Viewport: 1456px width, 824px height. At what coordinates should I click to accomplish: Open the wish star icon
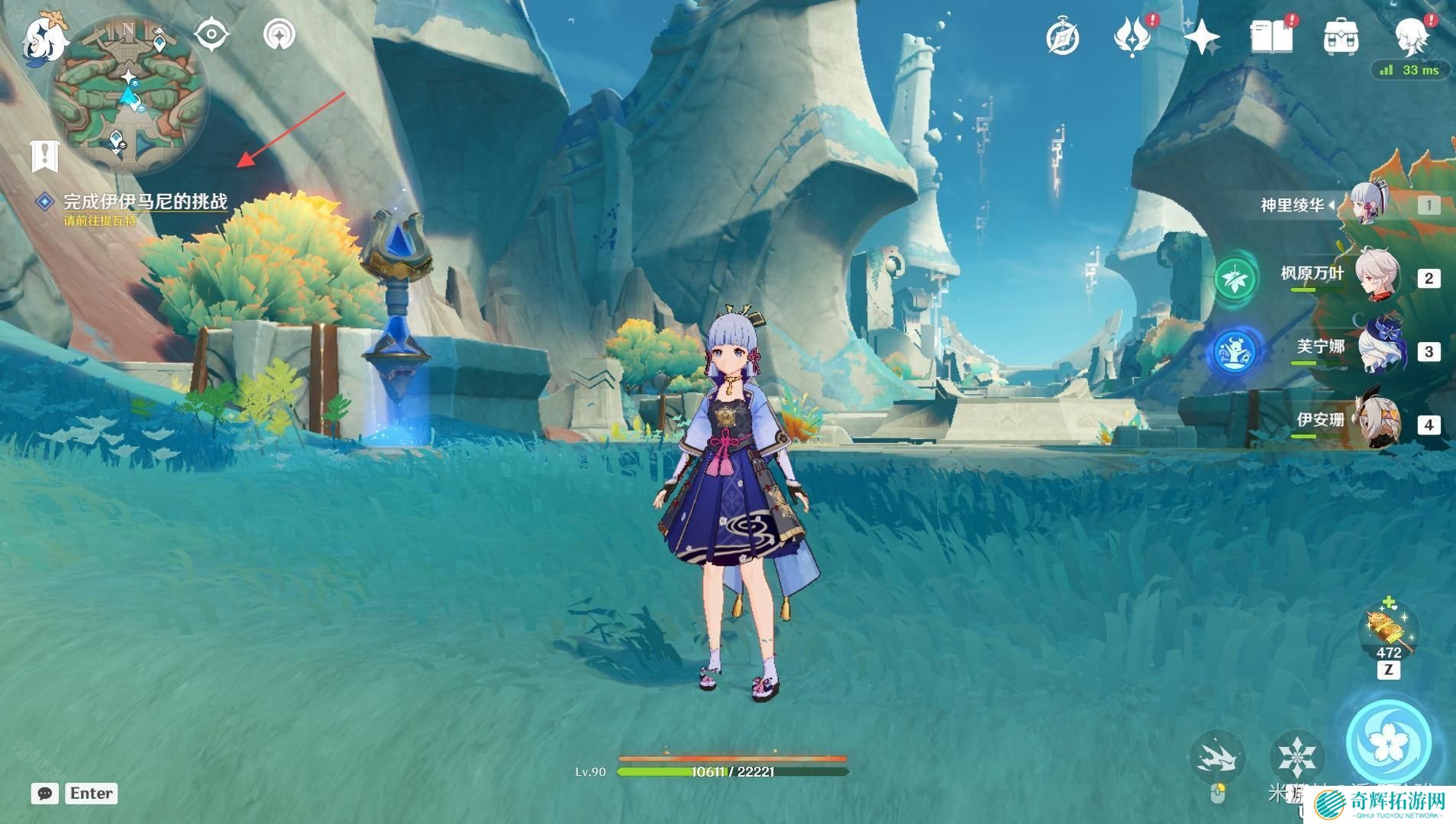[1201, 37]
